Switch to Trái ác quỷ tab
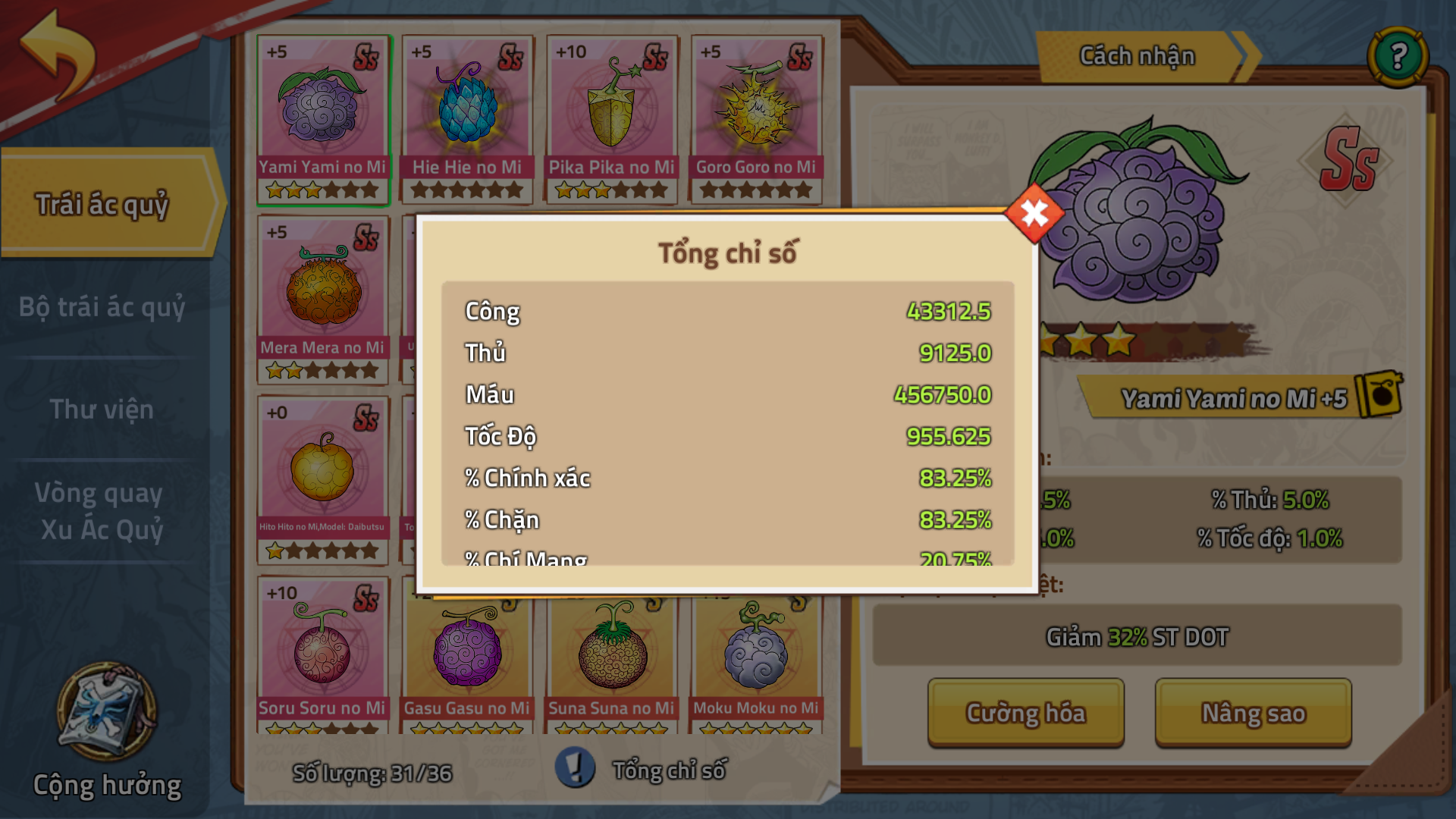 pos(102,204)
